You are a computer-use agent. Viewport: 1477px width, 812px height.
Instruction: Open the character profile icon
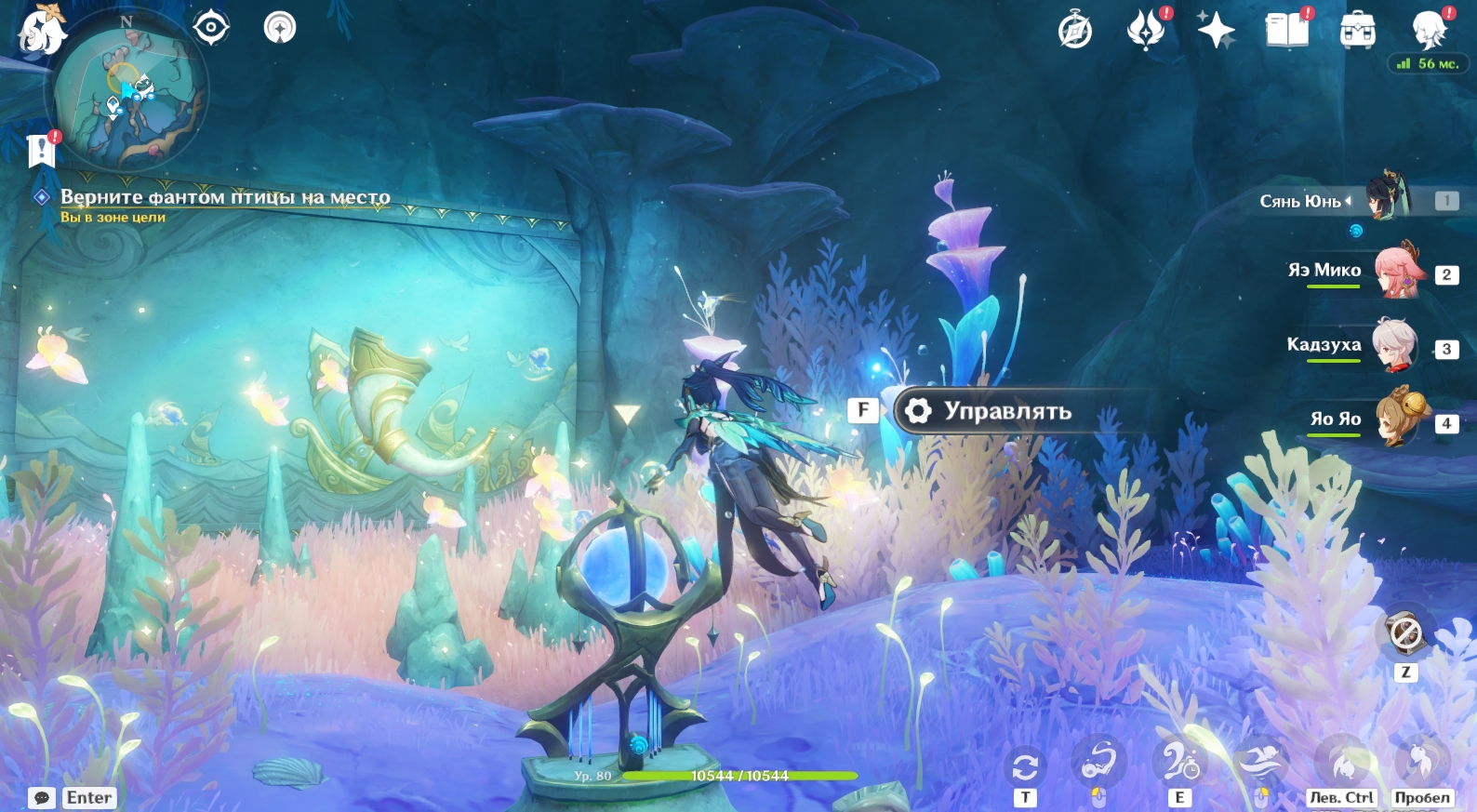tap(1429, 30)
